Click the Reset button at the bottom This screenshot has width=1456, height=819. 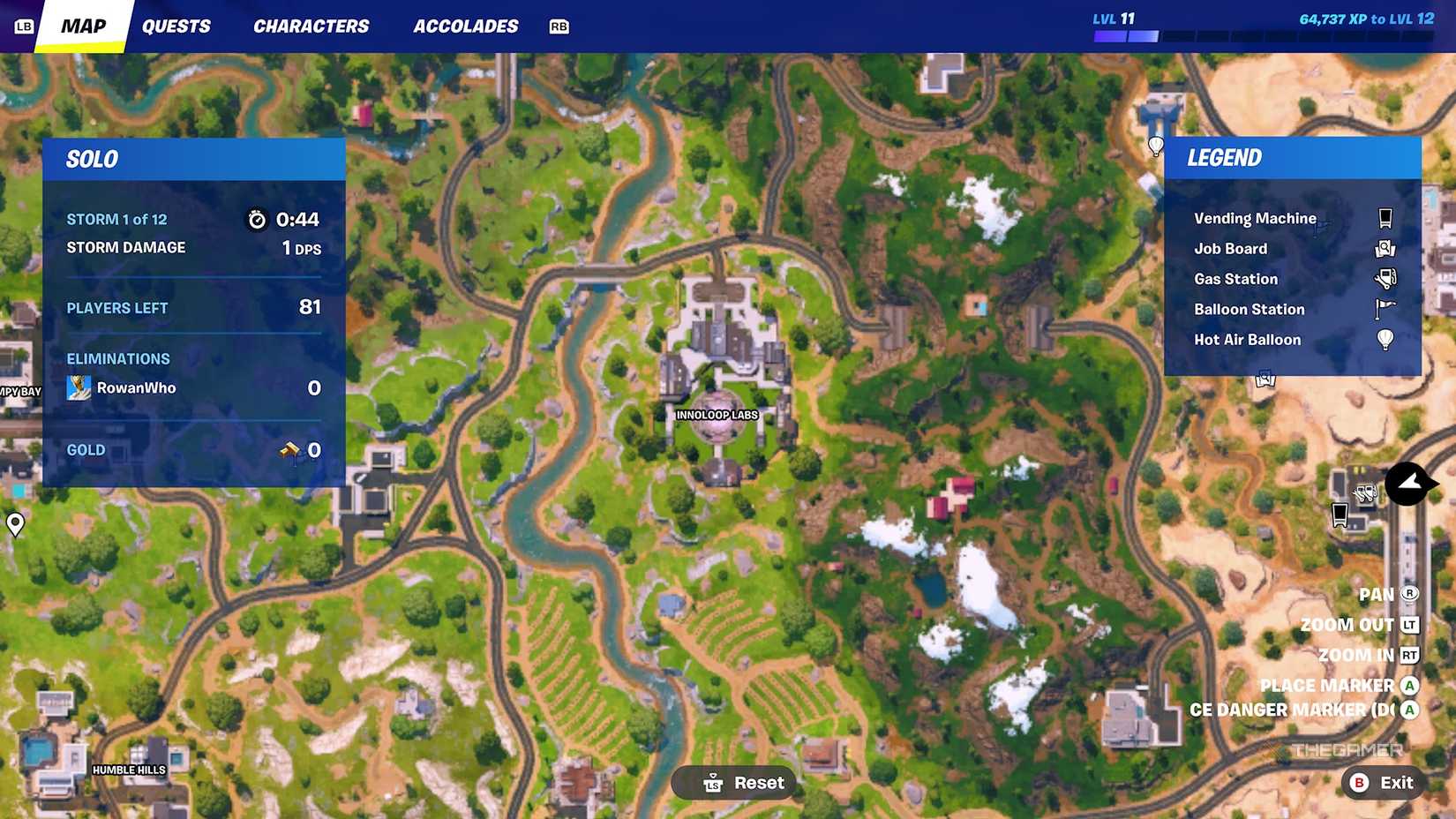(733, 782)
